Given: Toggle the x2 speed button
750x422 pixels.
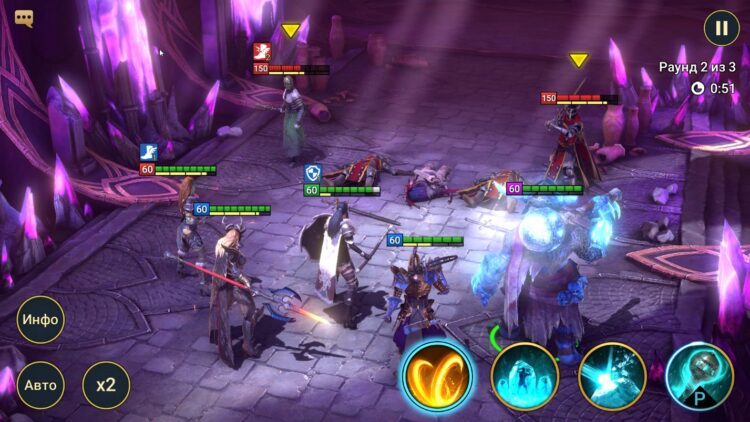Looking at the screenshot, I should [x=106, y=384].
